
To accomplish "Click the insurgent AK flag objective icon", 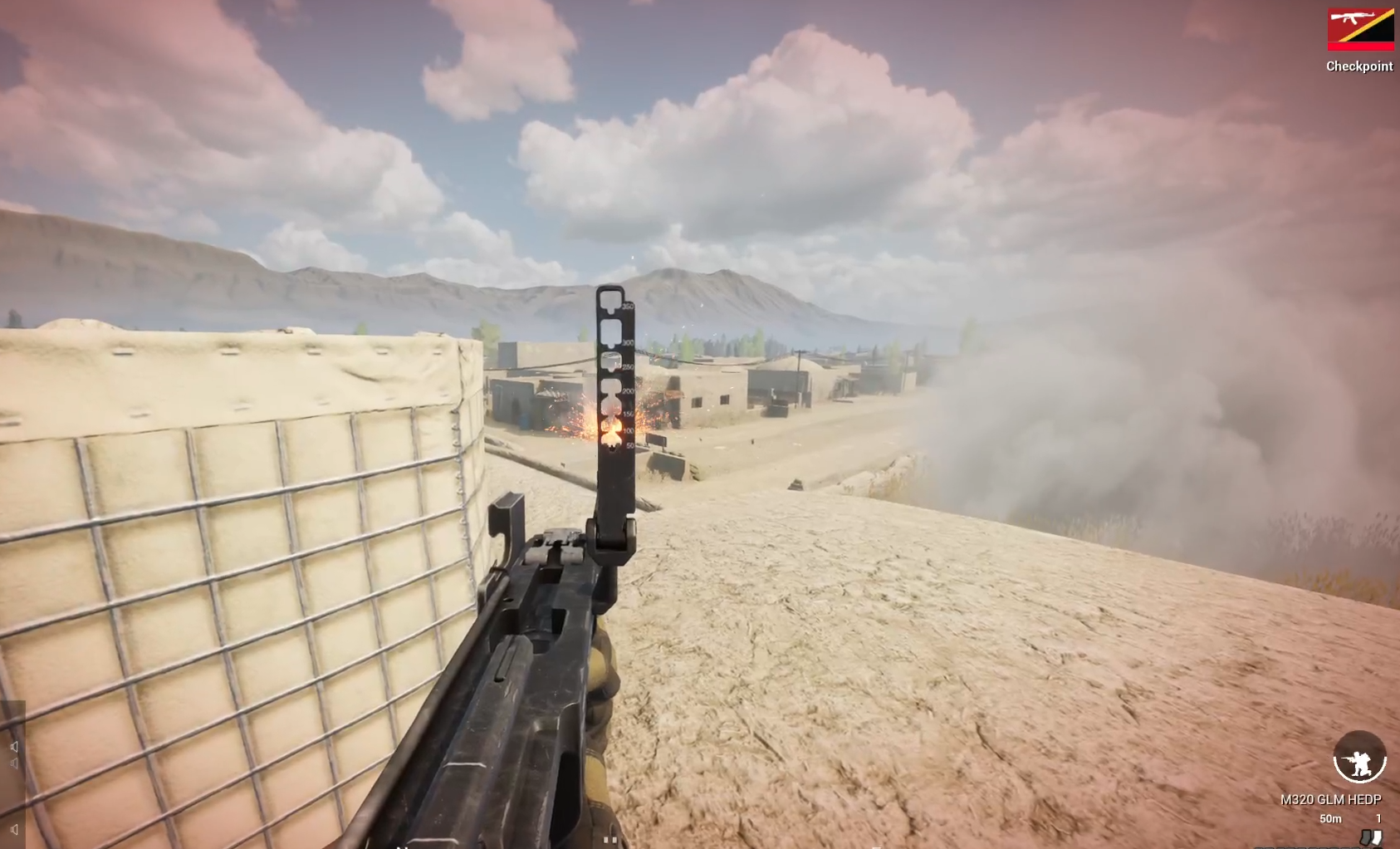I will point(1360,25).
